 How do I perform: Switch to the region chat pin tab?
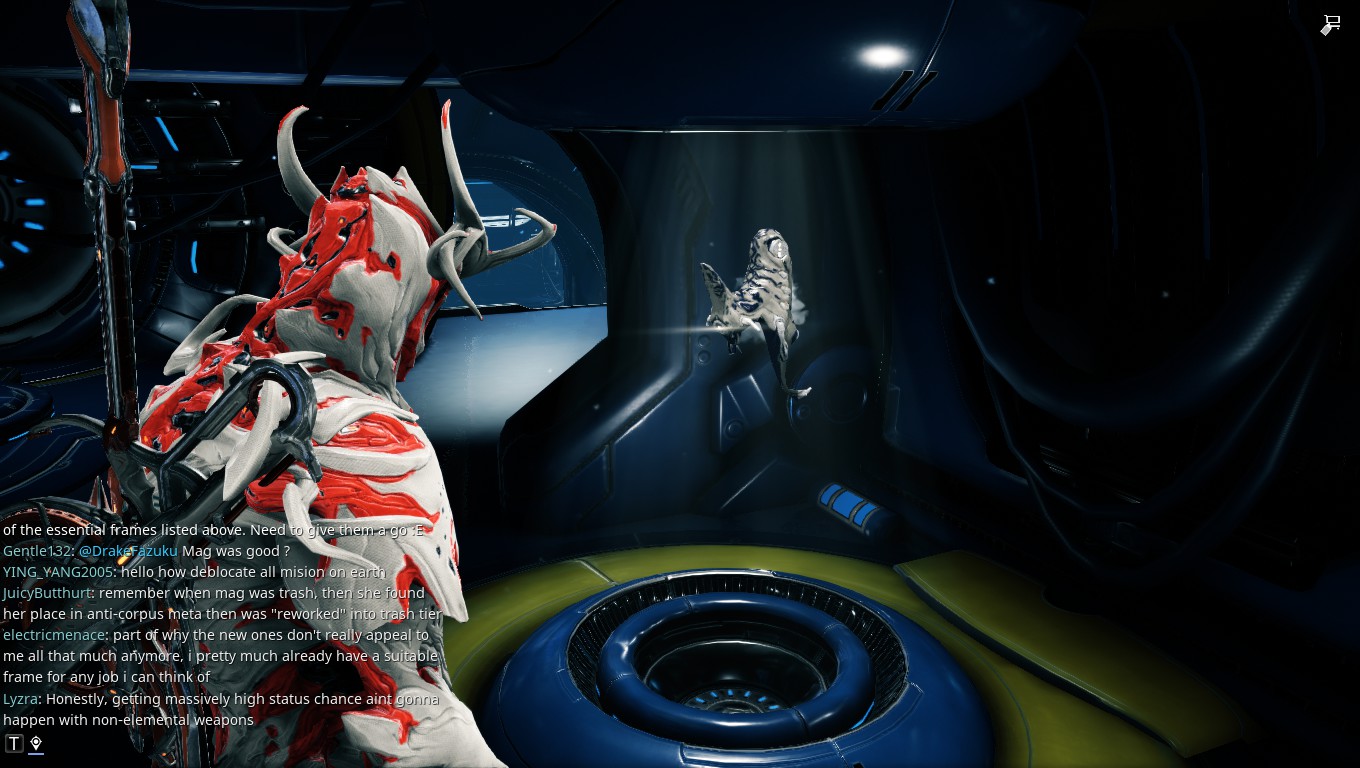click(36, 743)
